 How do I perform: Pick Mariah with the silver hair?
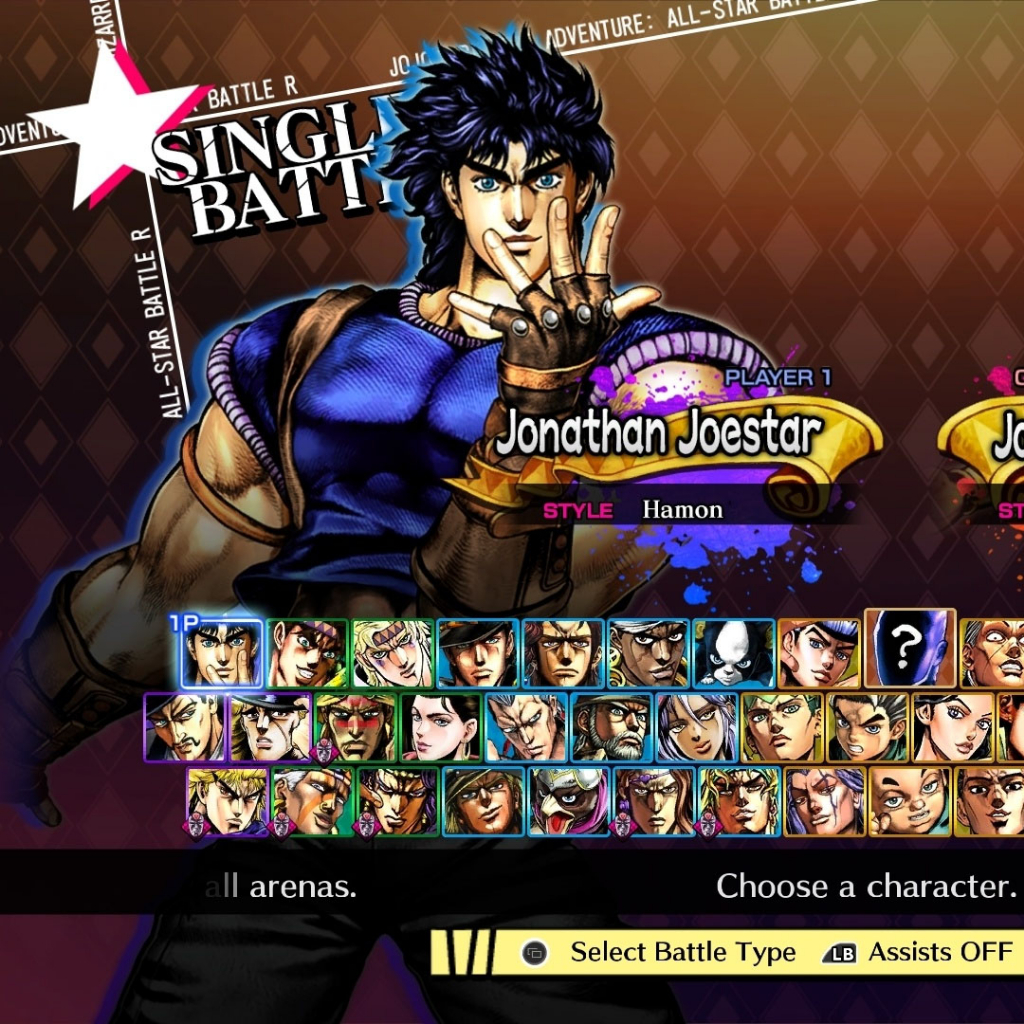point(696,727)
